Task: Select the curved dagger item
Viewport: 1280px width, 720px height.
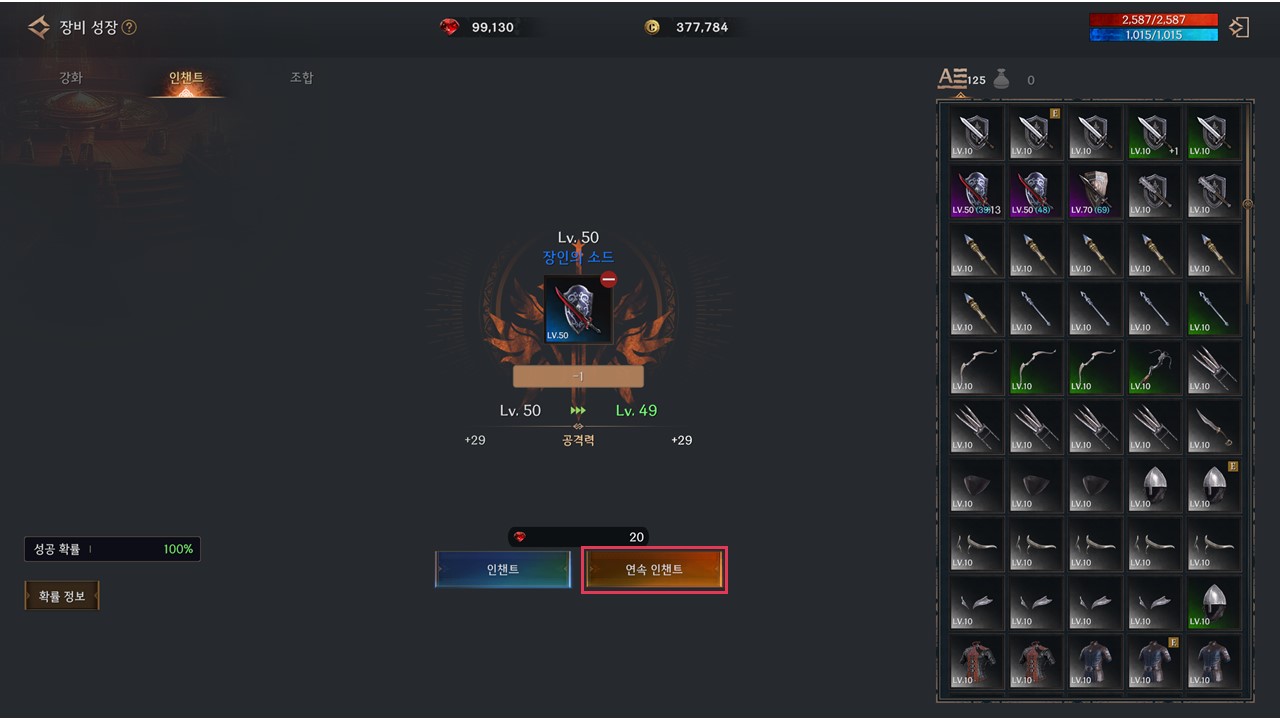Action: point(1212,426)
